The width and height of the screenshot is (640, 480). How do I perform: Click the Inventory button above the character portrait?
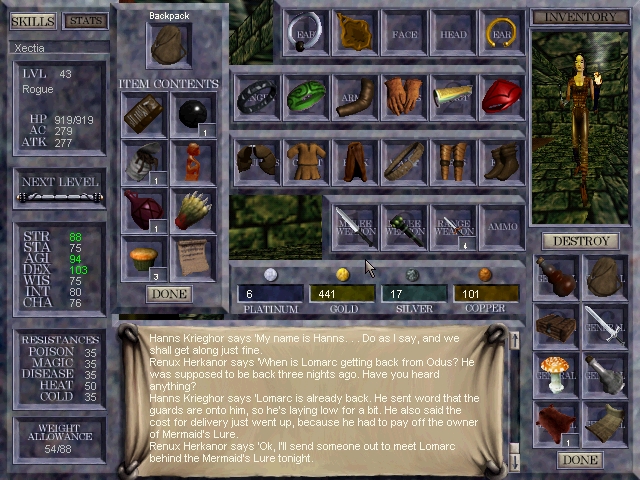[579, 17]
